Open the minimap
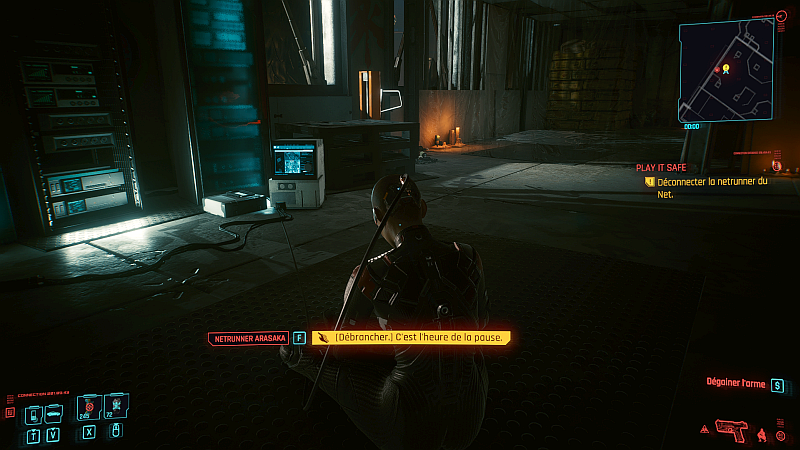Image resolution: width=800 pixels, height=450 pixels. (726, 69)
